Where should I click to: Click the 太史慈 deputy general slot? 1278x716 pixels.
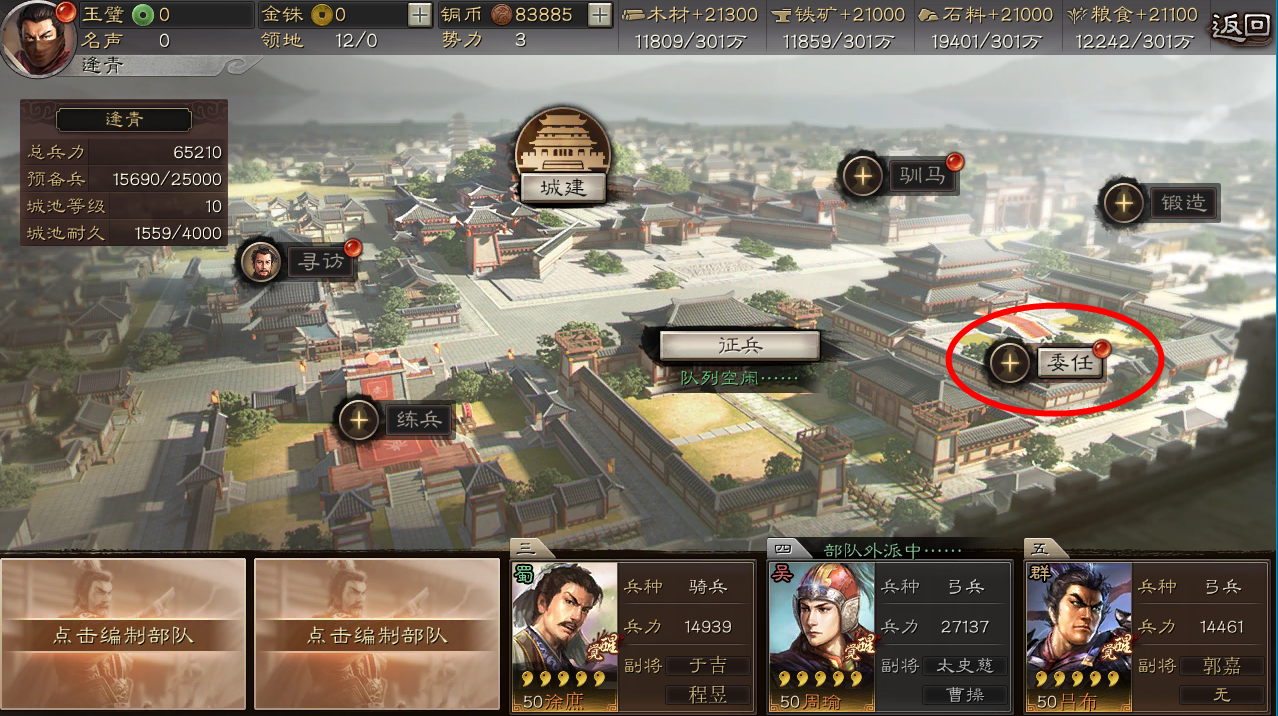coord(965,665)
